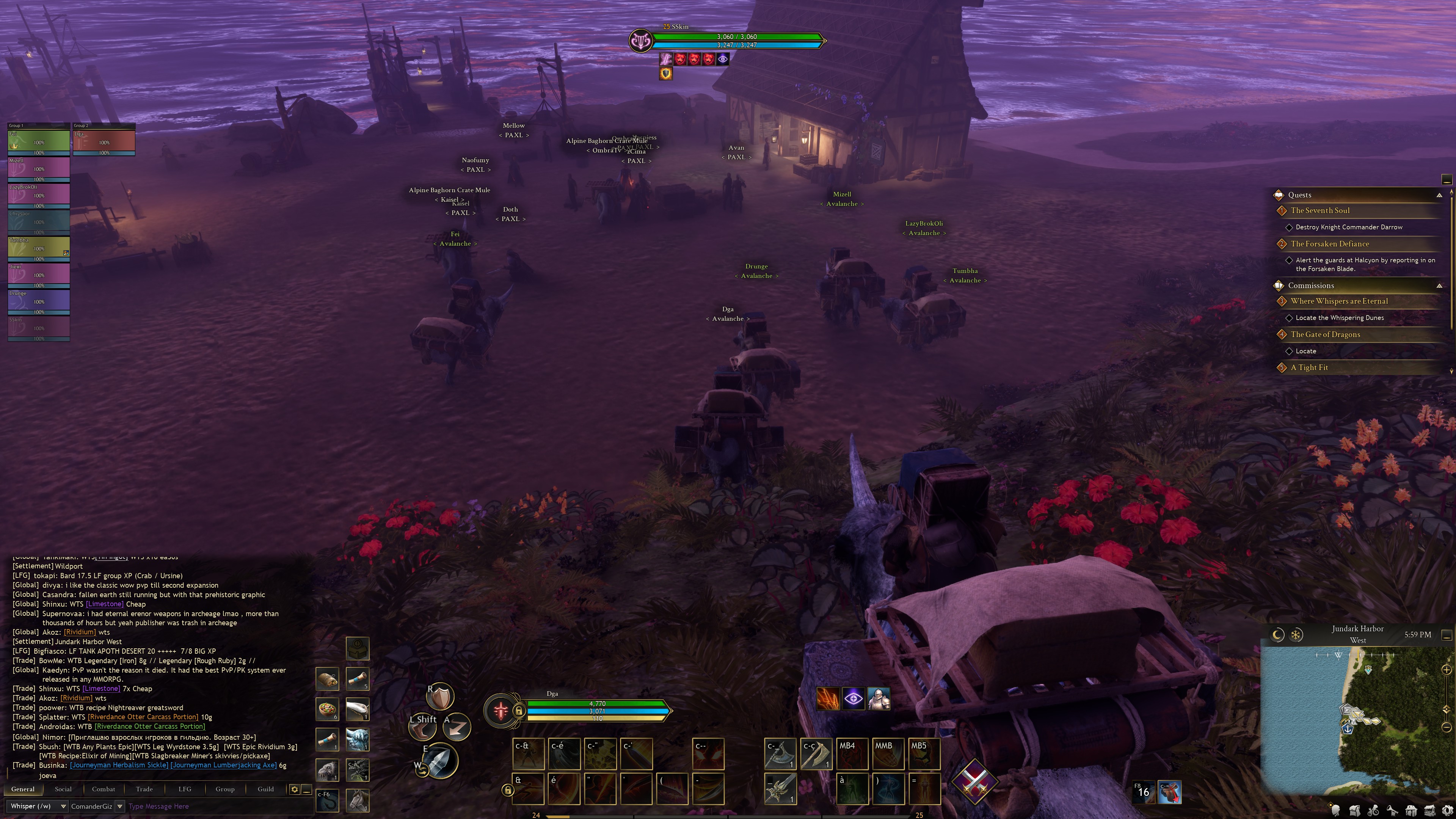This screenshot has height=819, width=1456.
Task: Open the Guild chat tab
Action: (x=266, y=789)
